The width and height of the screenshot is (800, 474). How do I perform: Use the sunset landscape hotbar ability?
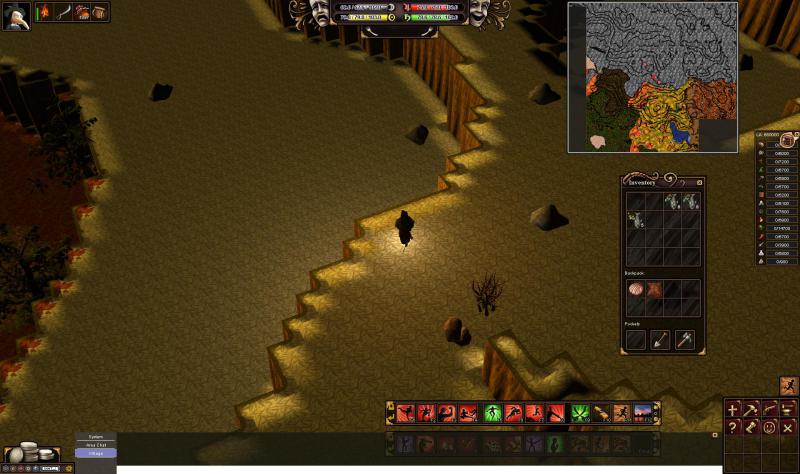[x=642, y=412]
